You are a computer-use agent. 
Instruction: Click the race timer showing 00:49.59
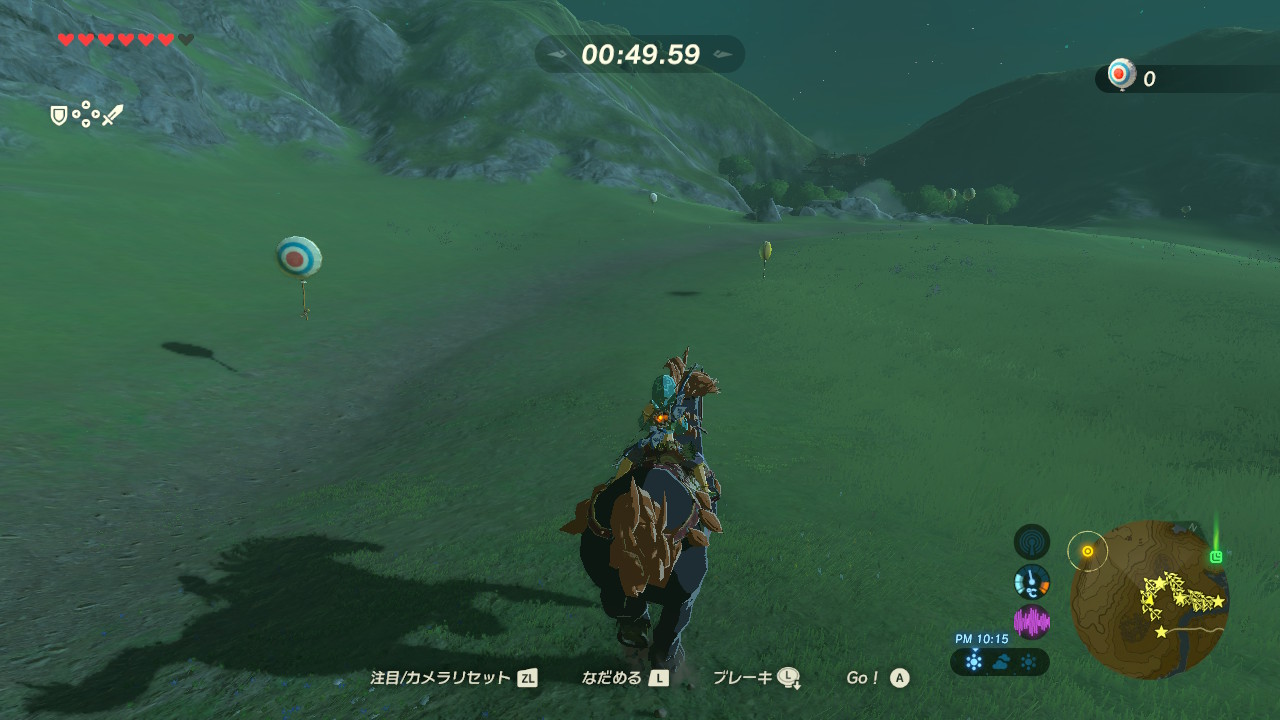(x=640, y=56)
